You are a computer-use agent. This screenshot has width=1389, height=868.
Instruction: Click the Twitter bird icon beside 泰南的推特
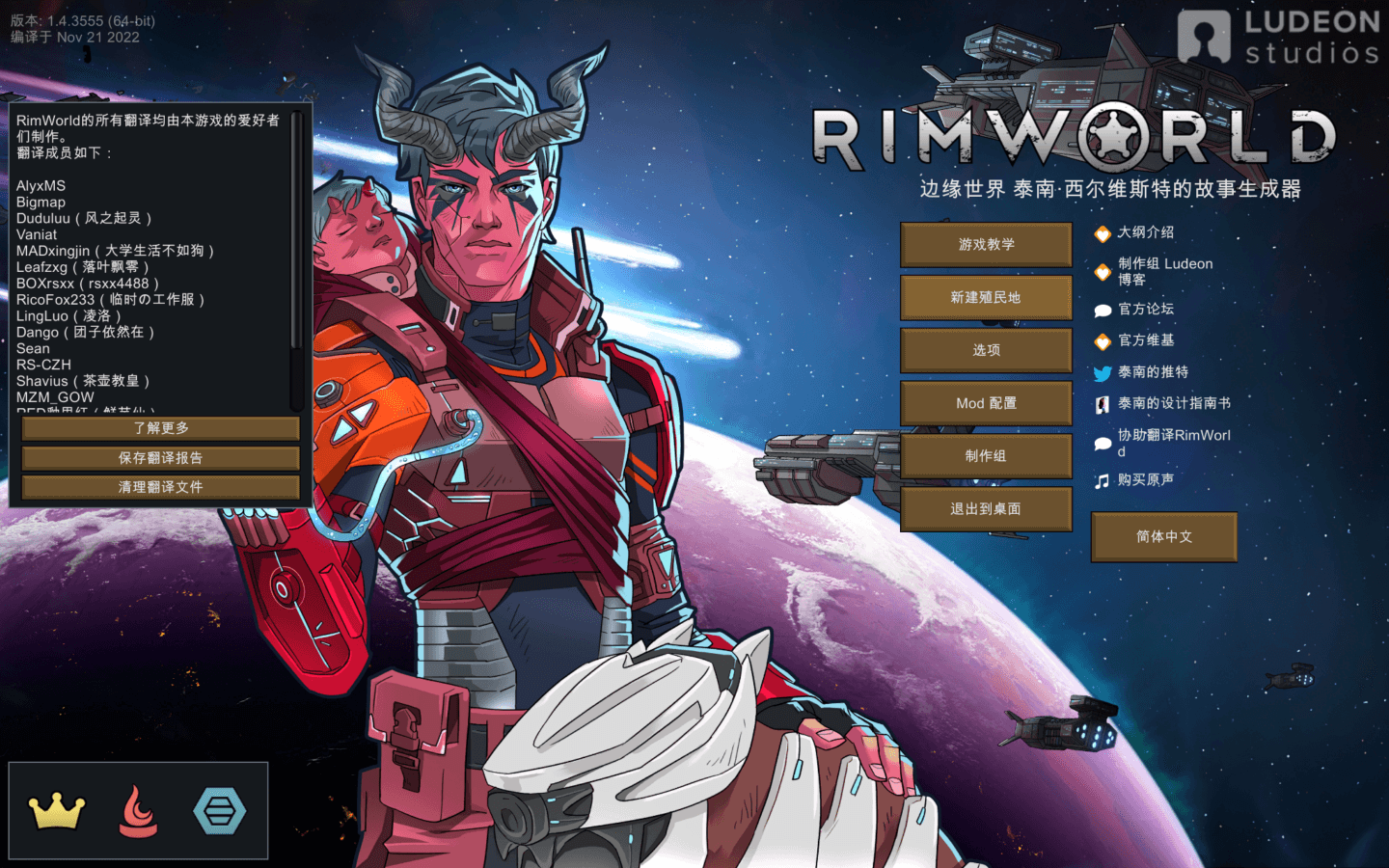coord(1103,372)
